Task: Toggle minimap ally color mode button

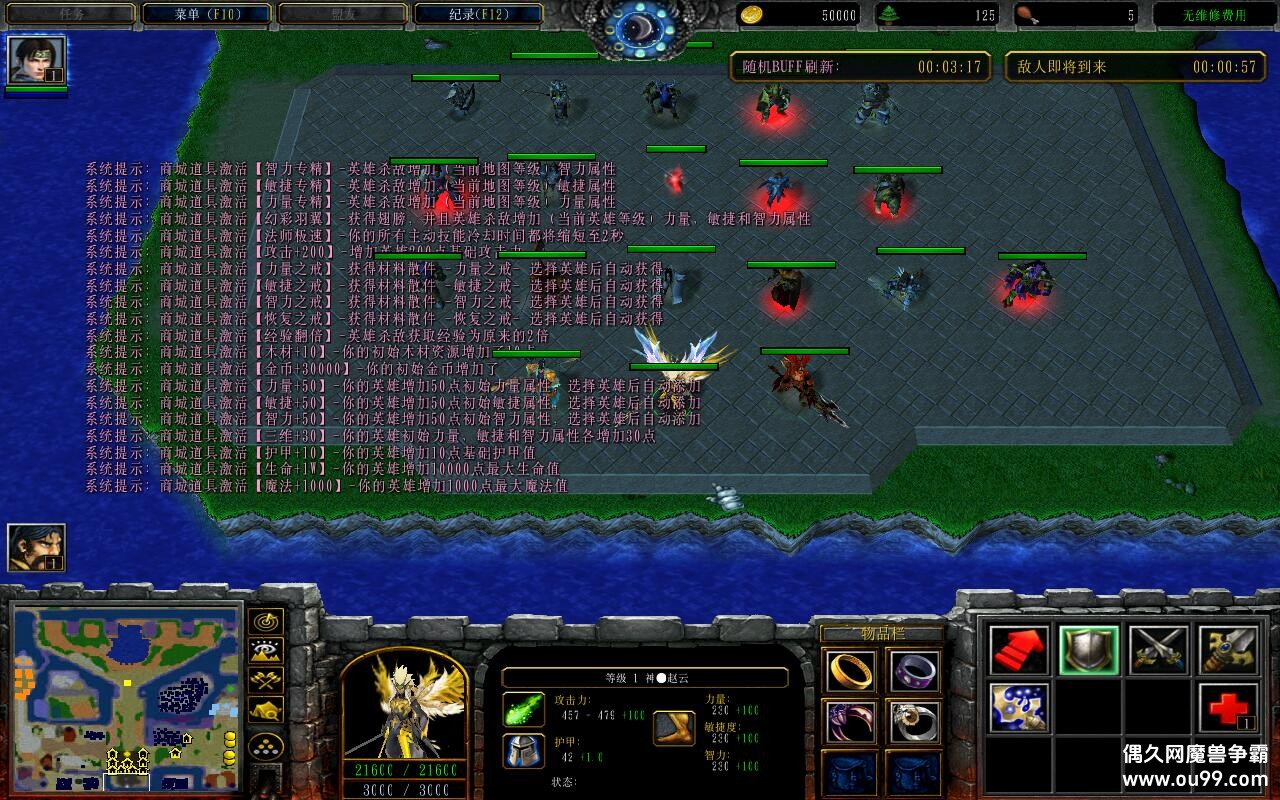Action: (x=266, y=680)
